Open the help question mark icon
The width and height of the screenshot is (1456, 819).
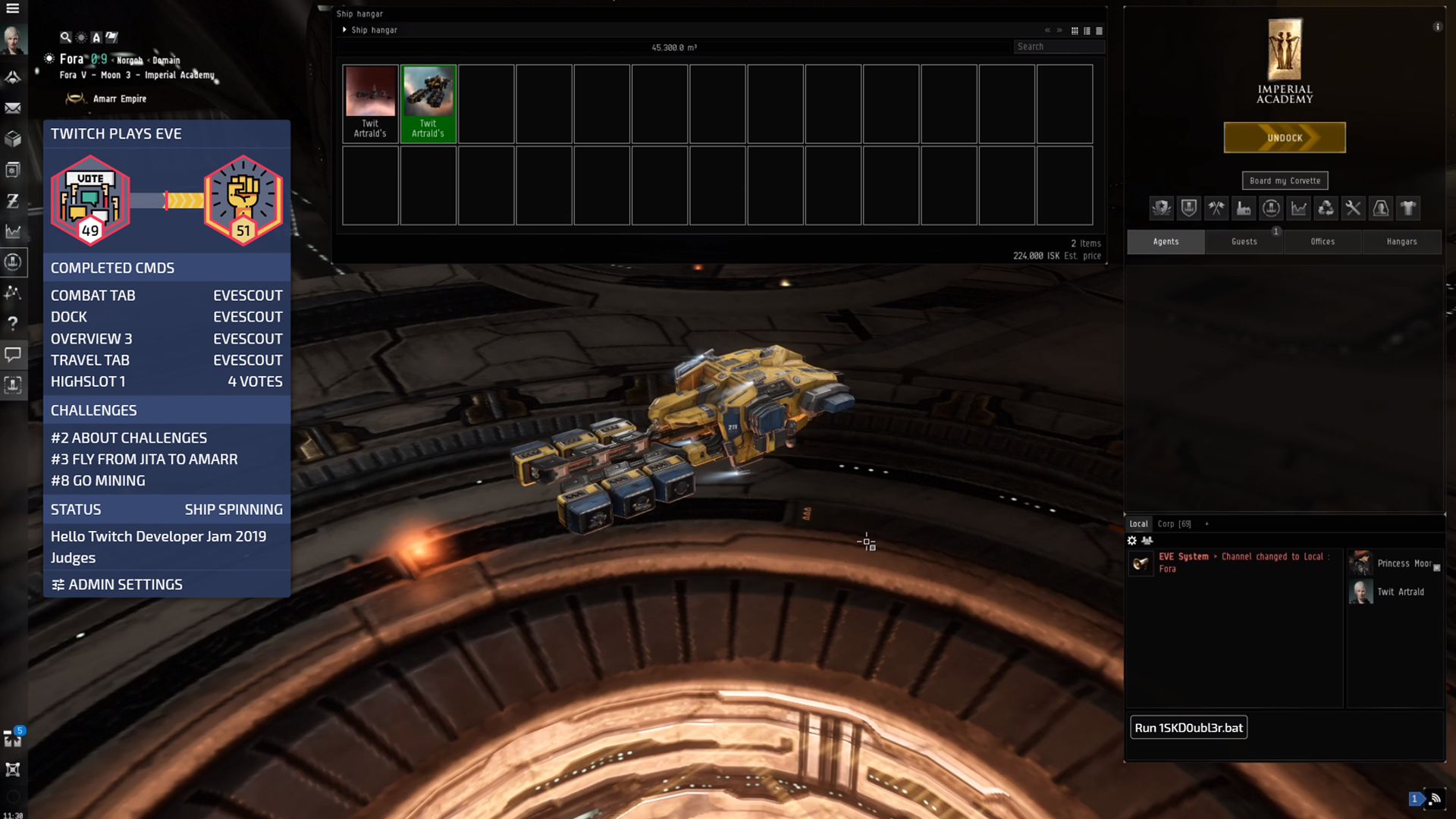point(13,323)
